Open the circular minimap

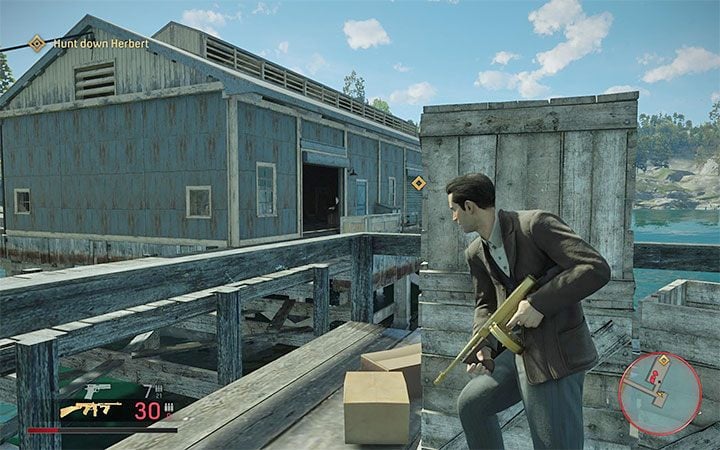point(658,392)
